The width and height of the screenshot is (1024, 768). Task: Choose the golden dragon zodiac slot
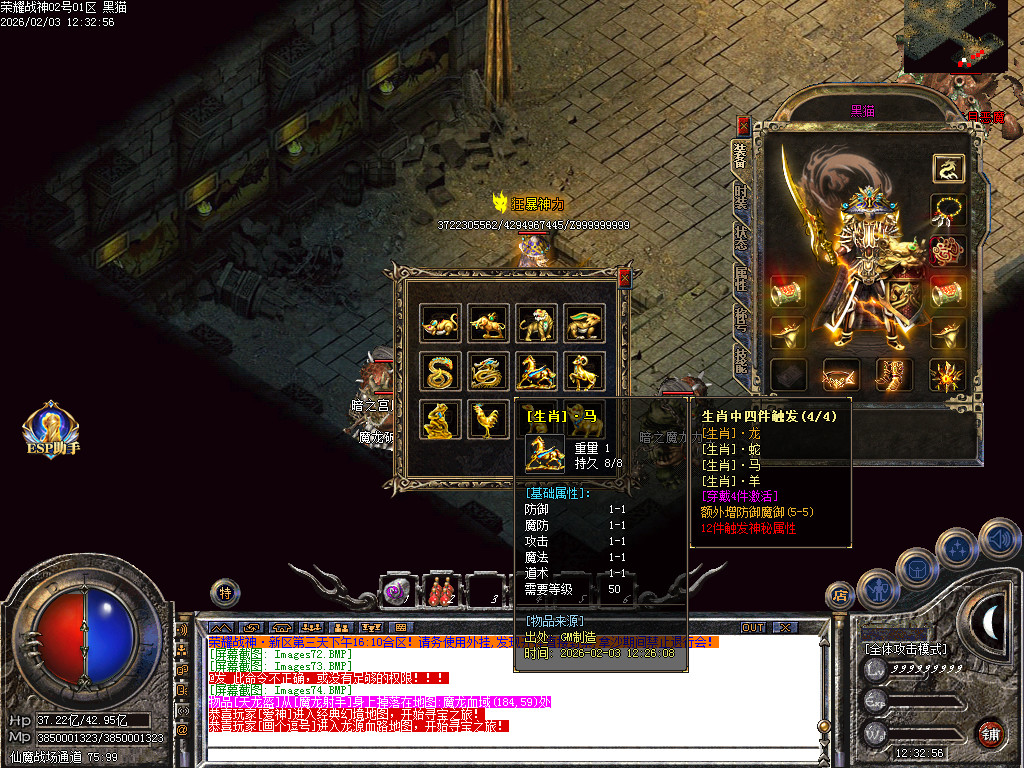[488, 371]
